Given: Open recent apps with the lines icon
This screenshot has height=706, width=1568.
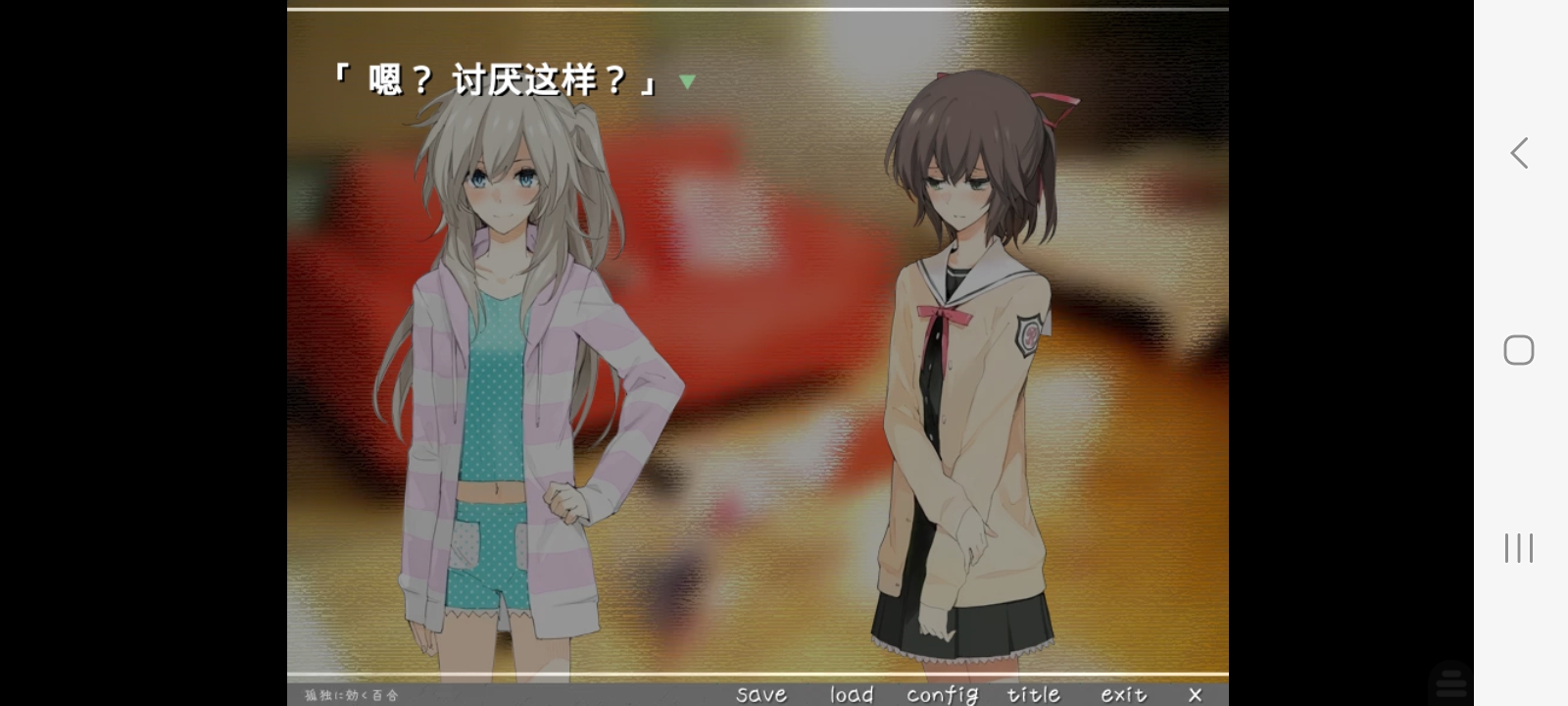Looking at the screenshot, I should 1517,548.
